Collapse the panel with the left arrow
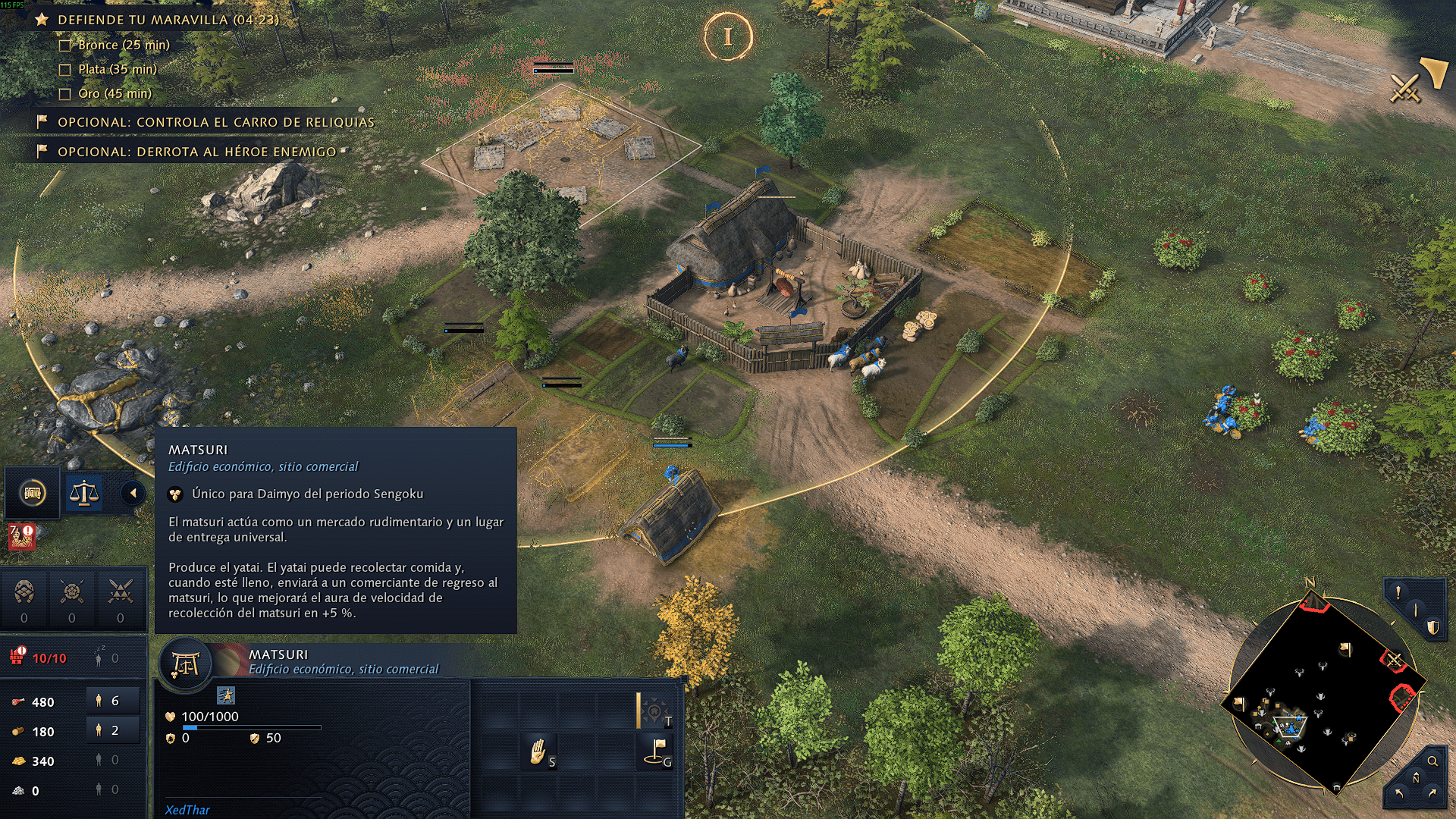The width and height of the screenshot is (1456, 819). click(133, 494)
